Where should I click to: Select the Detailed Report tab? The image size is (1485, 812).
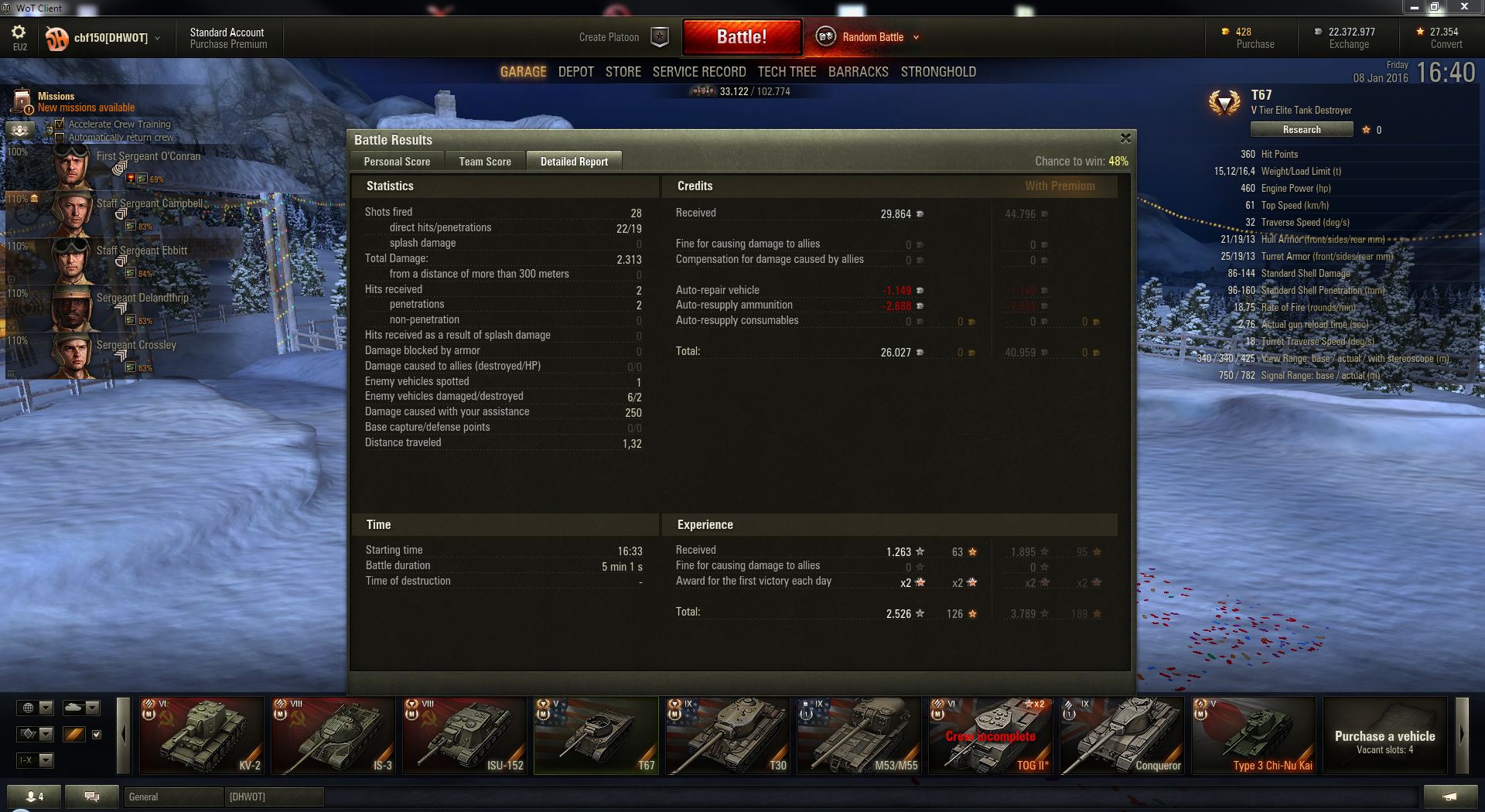pos(574,162)
